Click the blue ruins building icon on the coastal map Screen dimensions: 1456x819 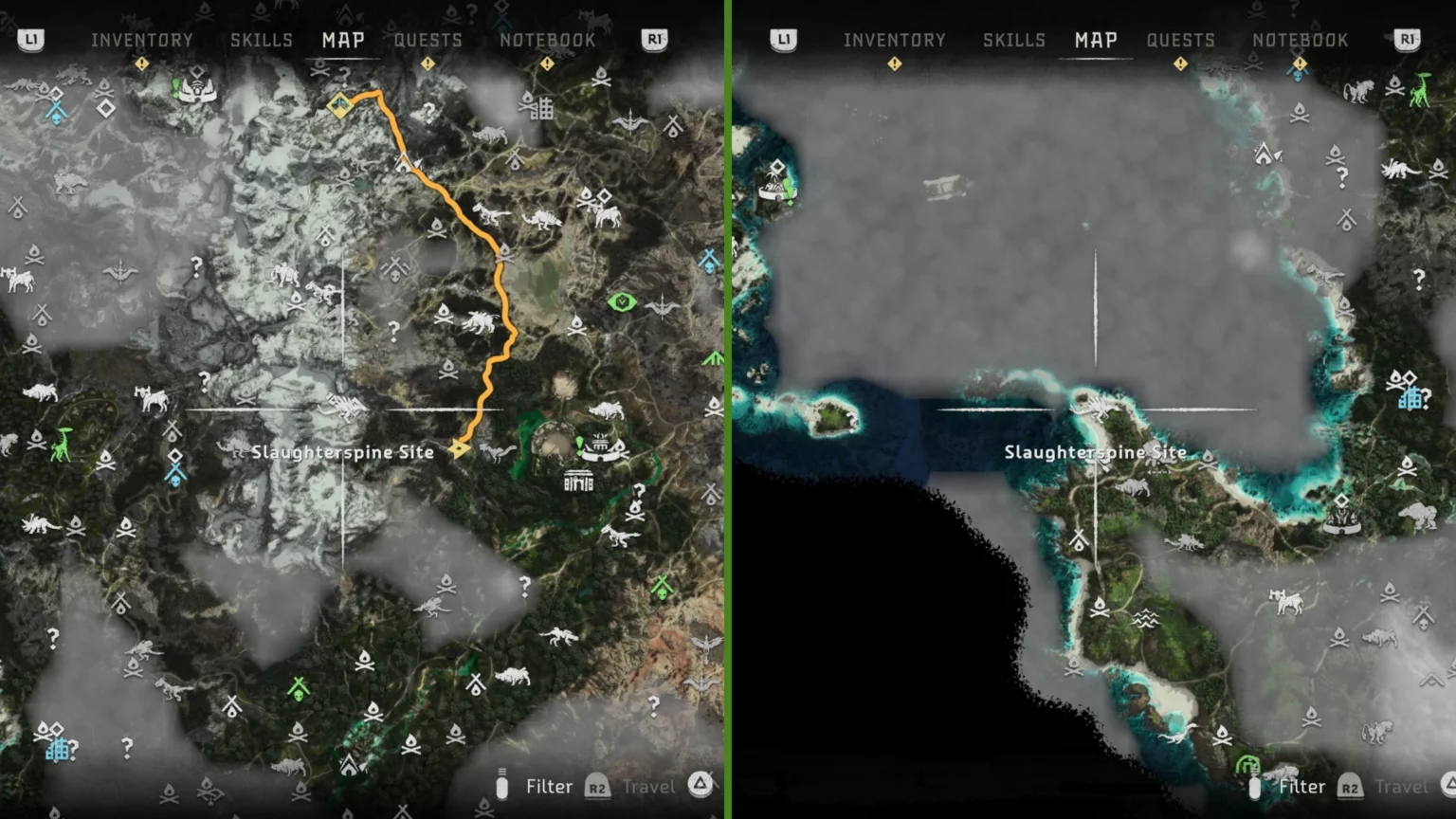1410,398
